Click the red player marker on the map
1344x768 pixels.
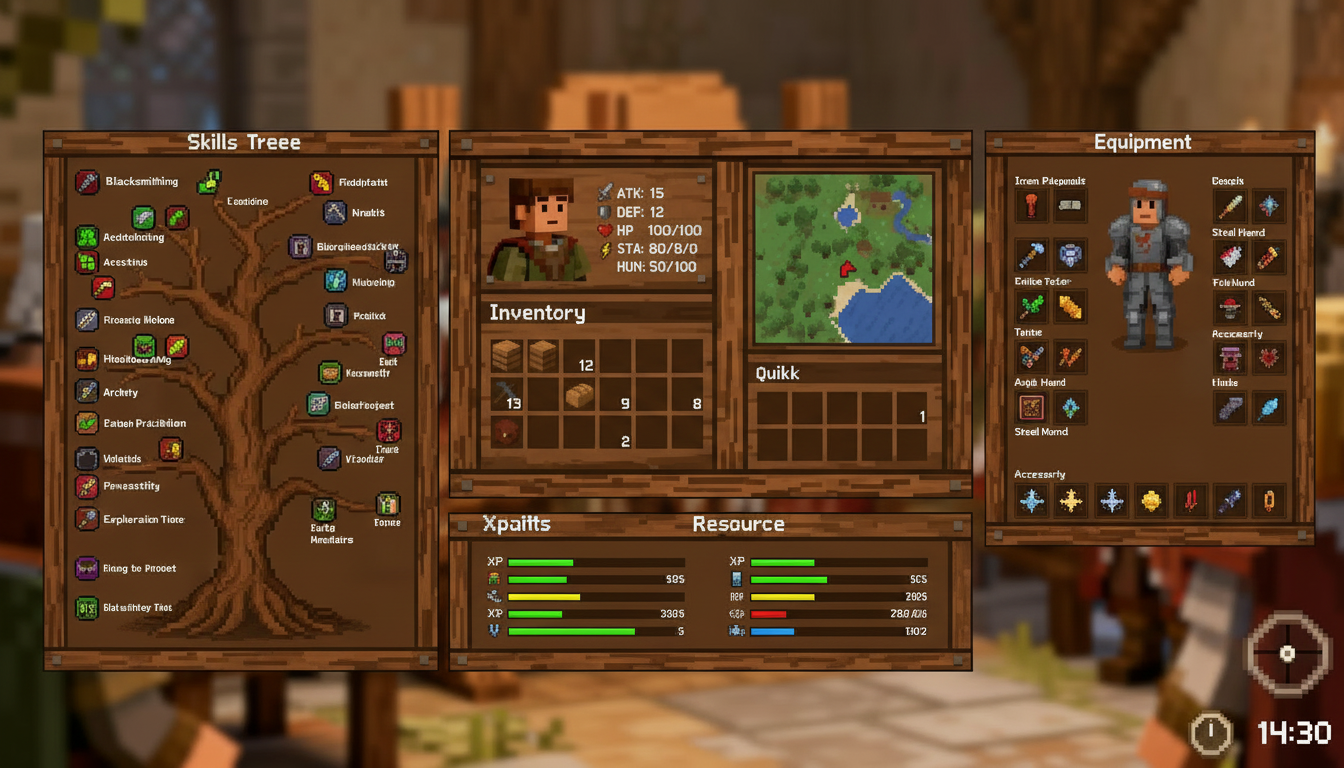point(847,268)
